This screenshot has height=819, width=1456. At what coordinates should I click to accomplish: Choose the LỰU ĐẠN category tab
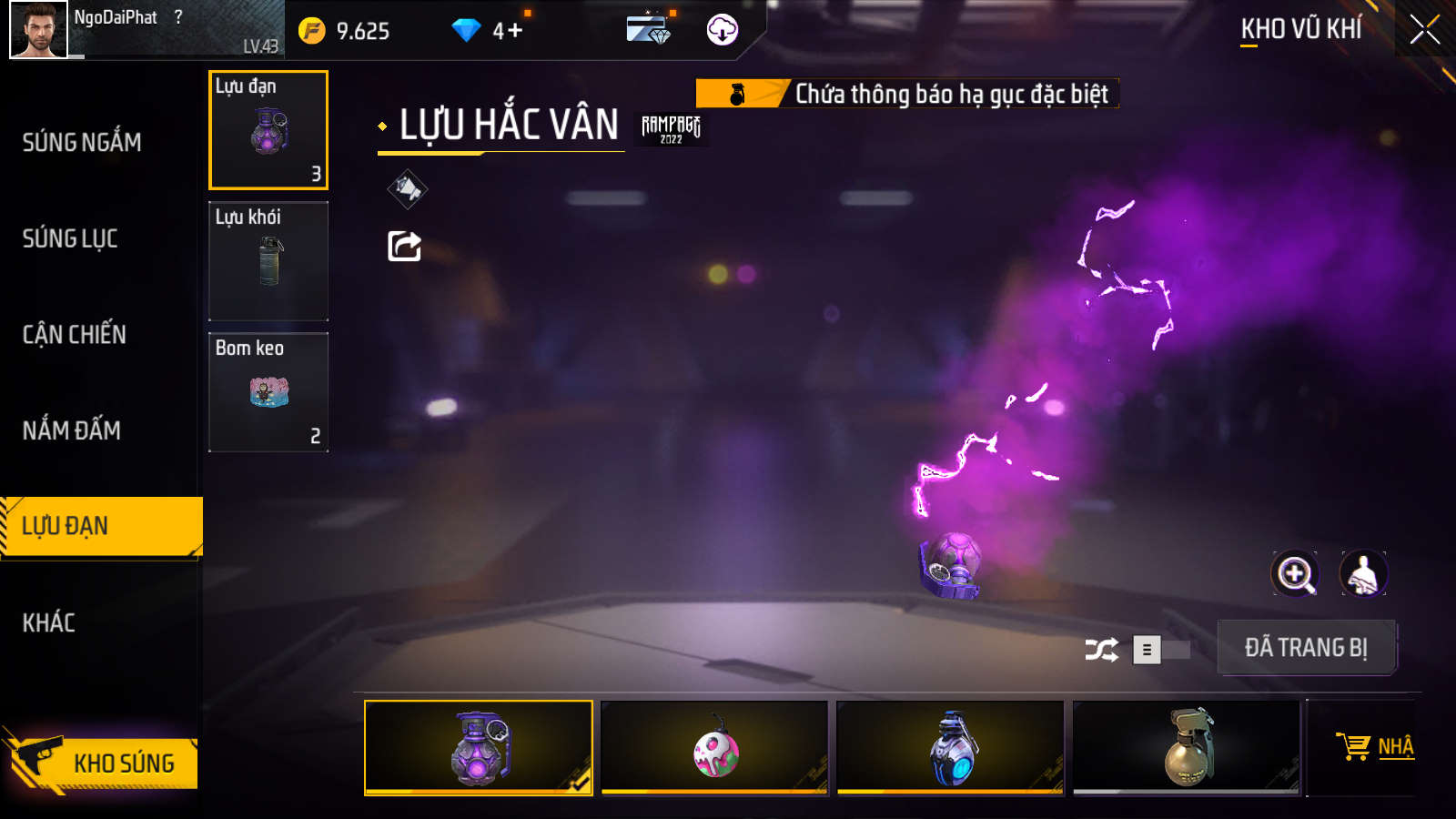click(100, 527)
